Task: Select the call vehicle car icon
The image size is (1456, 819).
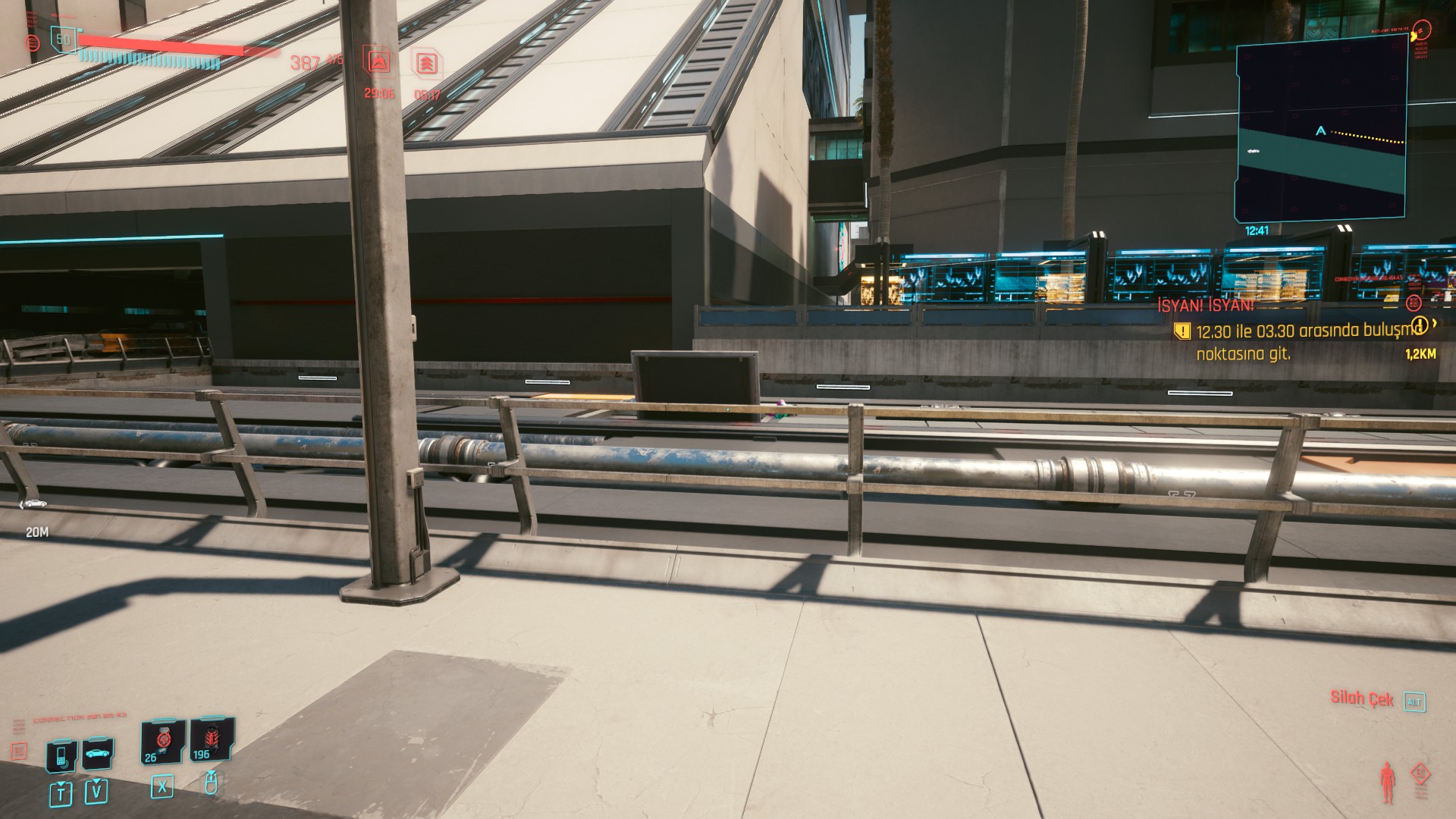Action: coord(97,754)
